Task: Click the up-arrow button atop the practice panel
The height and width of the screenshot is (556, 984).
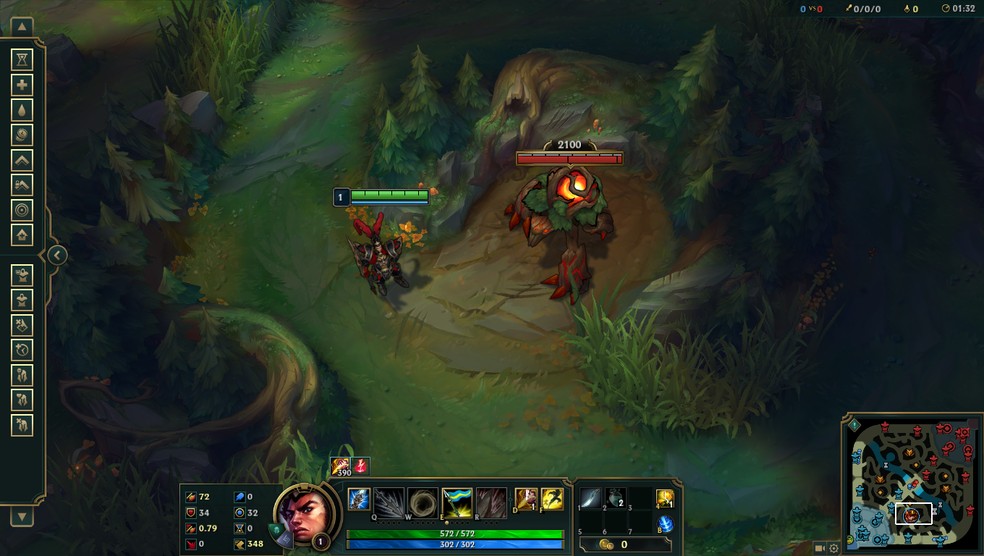Action: (x=22, y=27)
